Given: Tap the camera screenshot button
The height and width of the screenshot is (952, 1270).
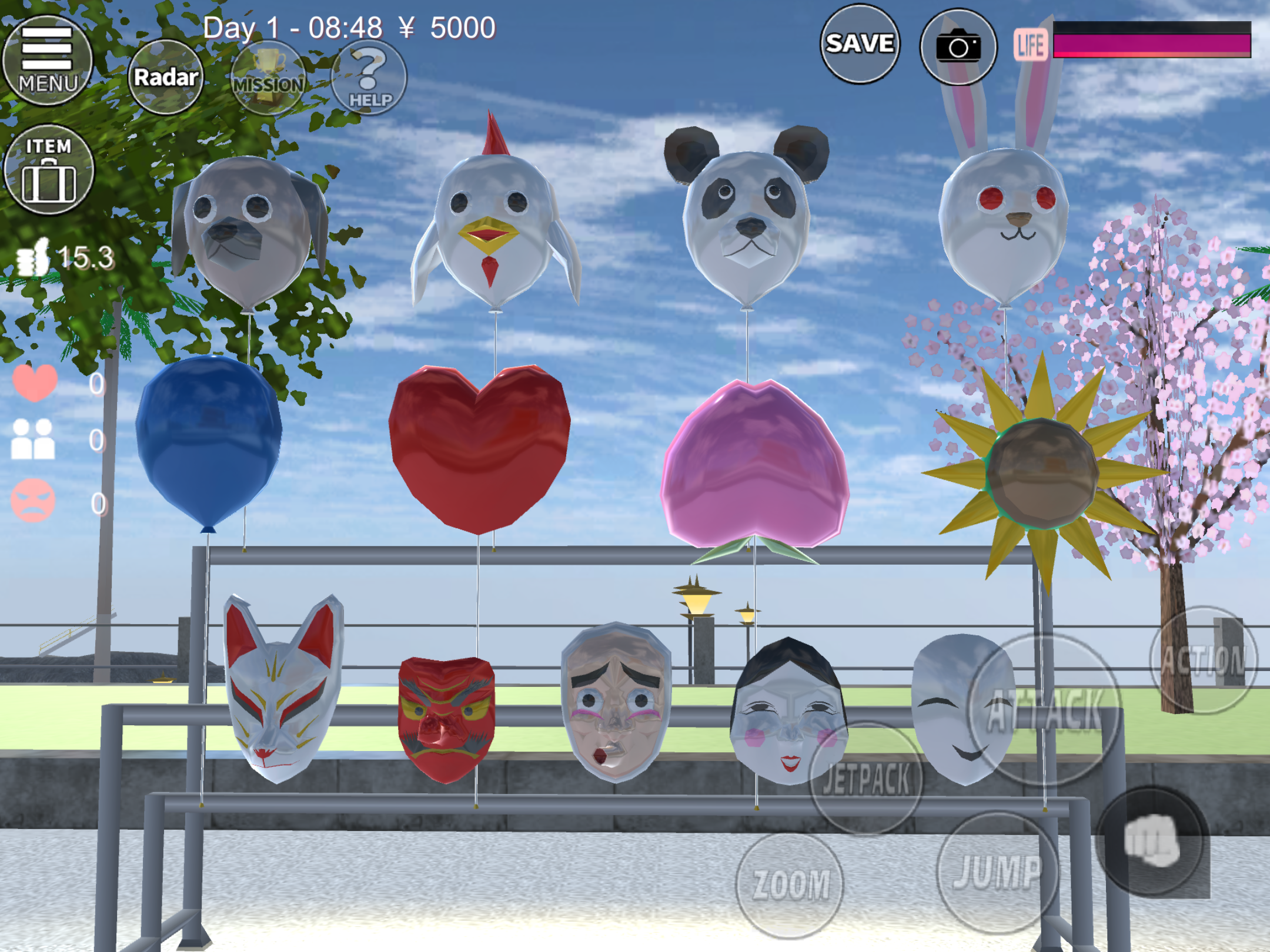Looking at the screenshot, I should [958, 47].
